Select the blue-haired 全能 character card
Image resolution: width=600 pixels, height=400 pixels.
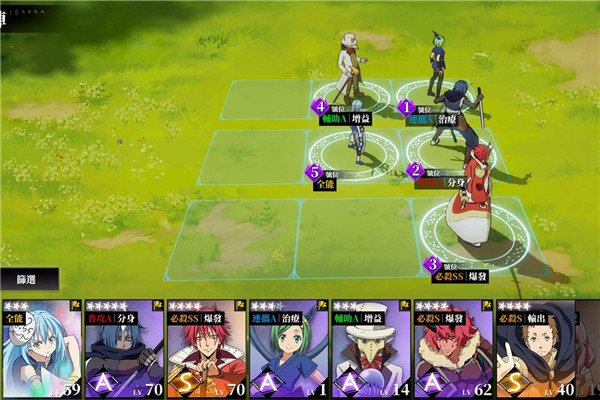41,350
